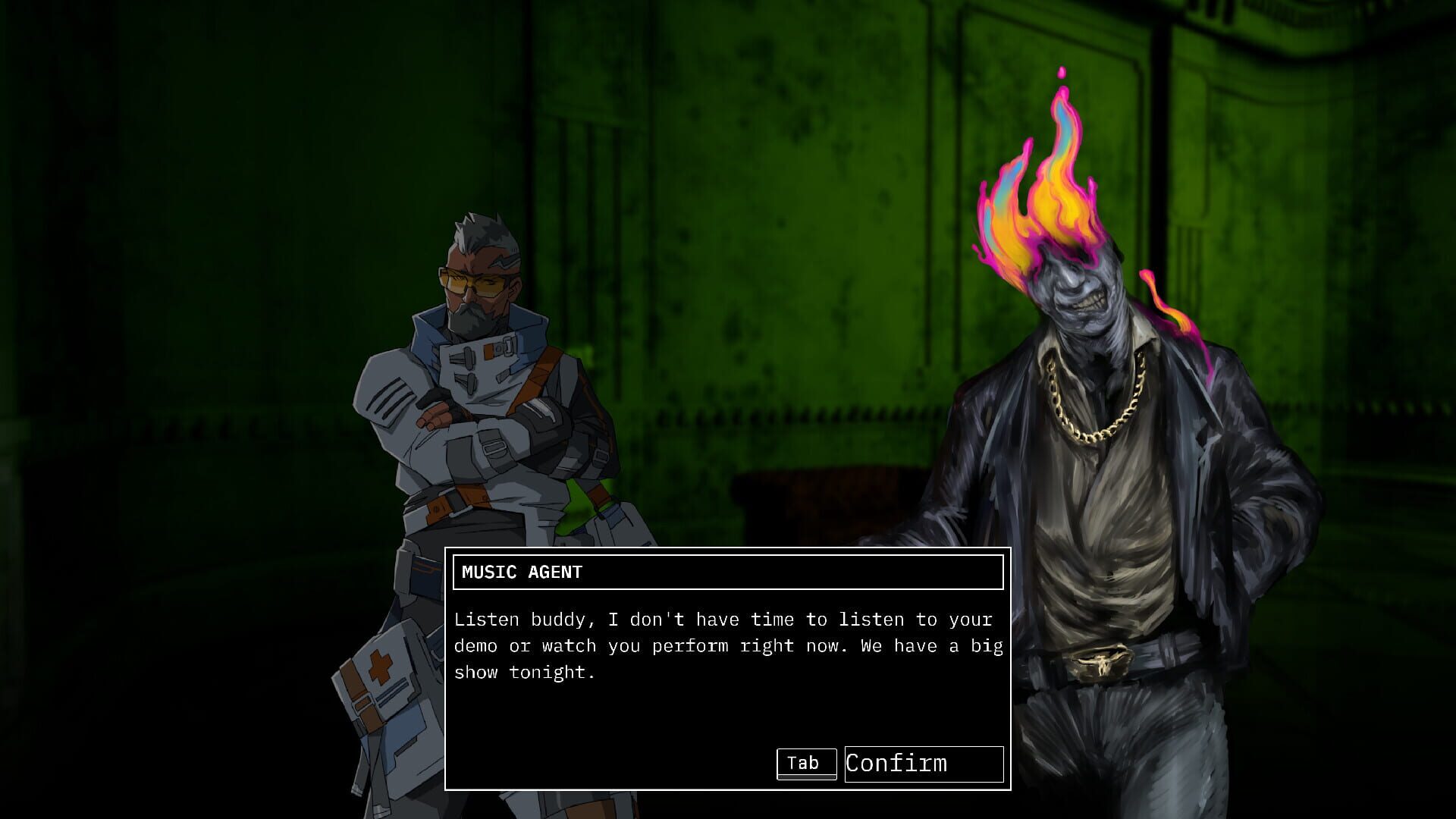The width and height of the screenshot is (1456, 819).
Task: Click the dialogue text to advance
Action: point(728,645)
